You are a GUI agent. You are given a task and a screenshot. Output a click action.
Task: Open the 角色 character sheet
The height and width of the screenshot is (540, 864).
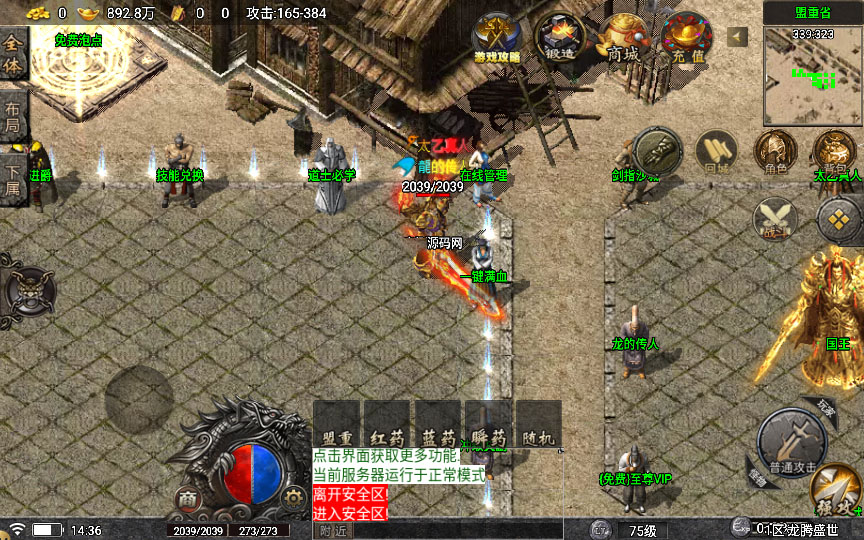tap(775, 152)
